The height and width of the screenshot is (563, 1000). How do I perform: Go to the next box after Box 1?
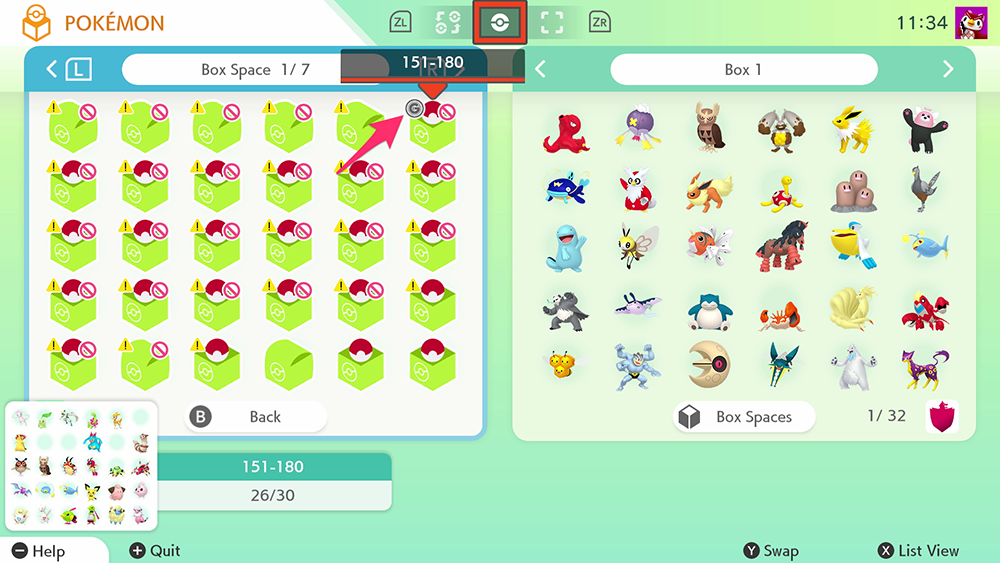pyautogui.click(x=948, y=69)
